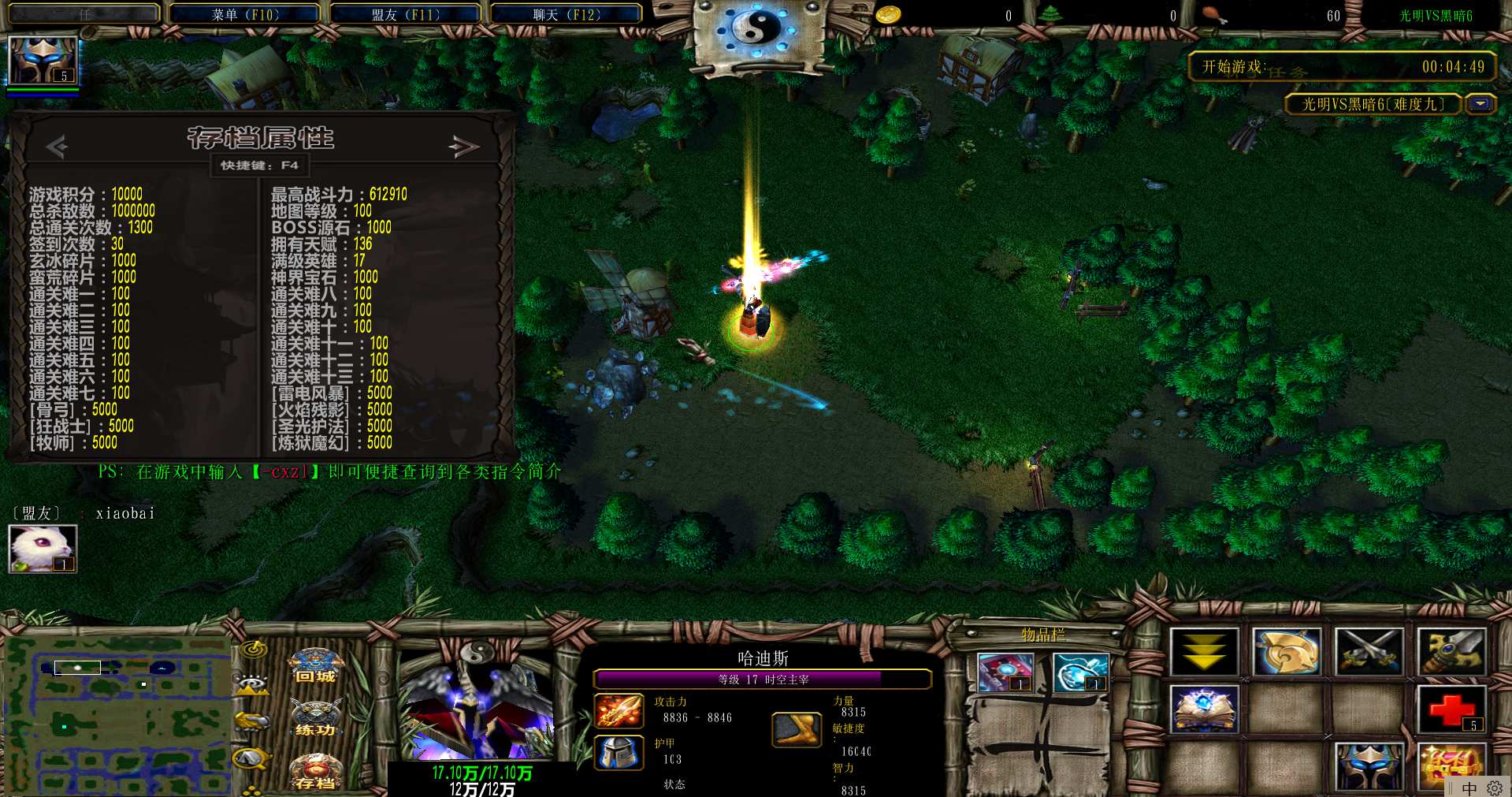Open the 聊天 (F12) chat log
1512x797 pixels.
click(x=567, y=14)
